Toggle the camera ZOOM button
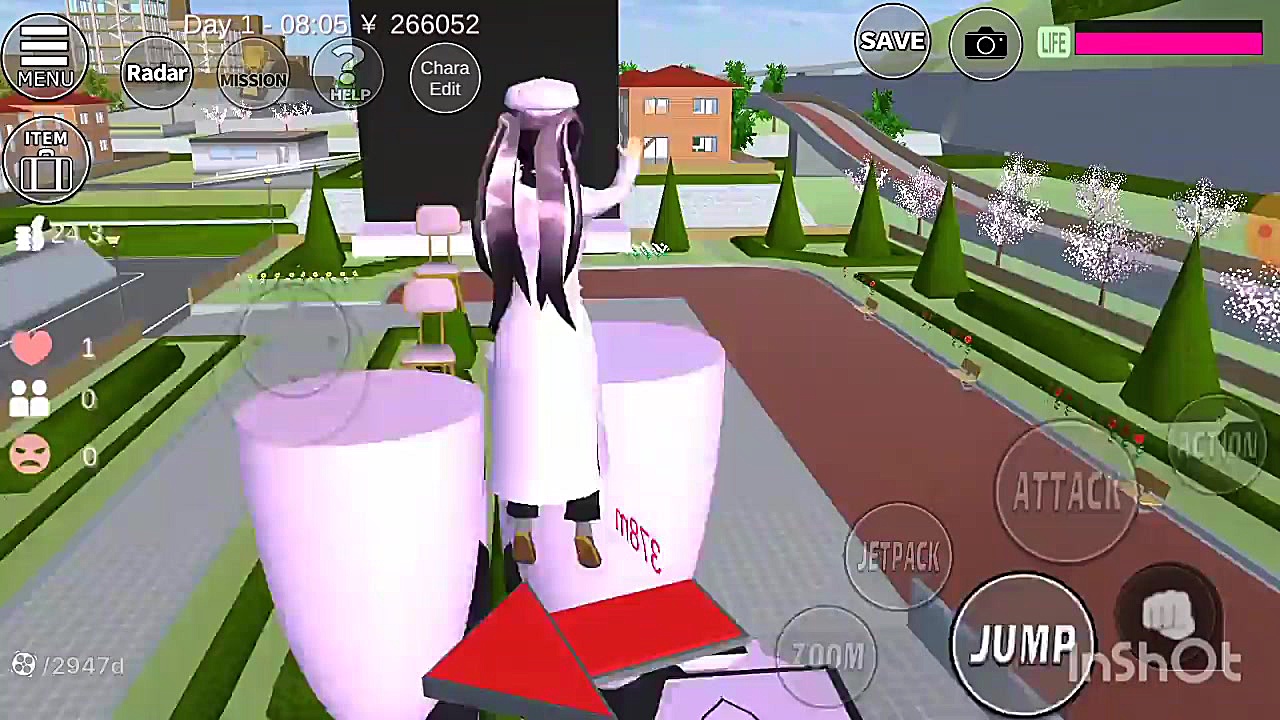The width and height of the screenshot is (1280, 720). click(827, 655)
